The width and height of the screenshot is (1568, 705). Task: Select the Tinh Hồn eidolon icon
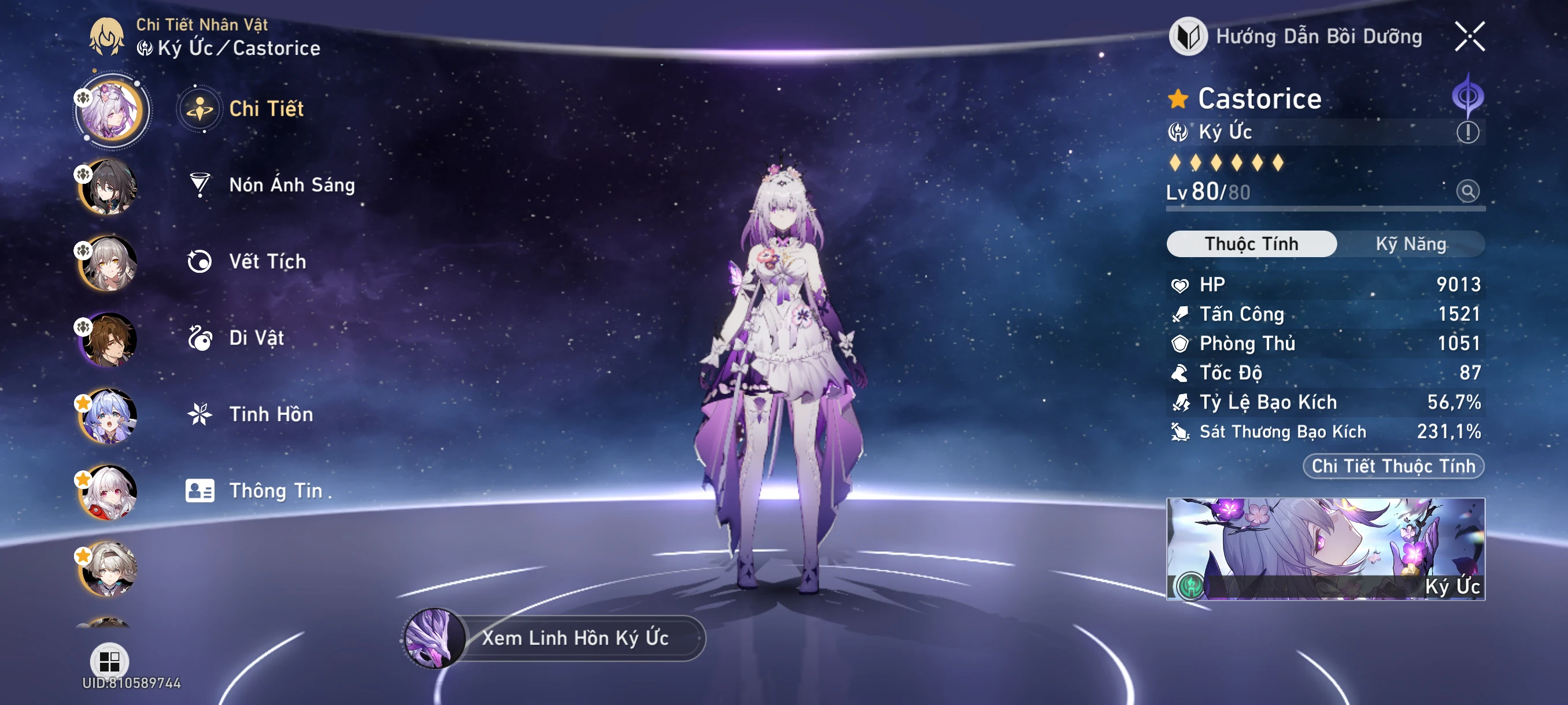coord(199,415)
